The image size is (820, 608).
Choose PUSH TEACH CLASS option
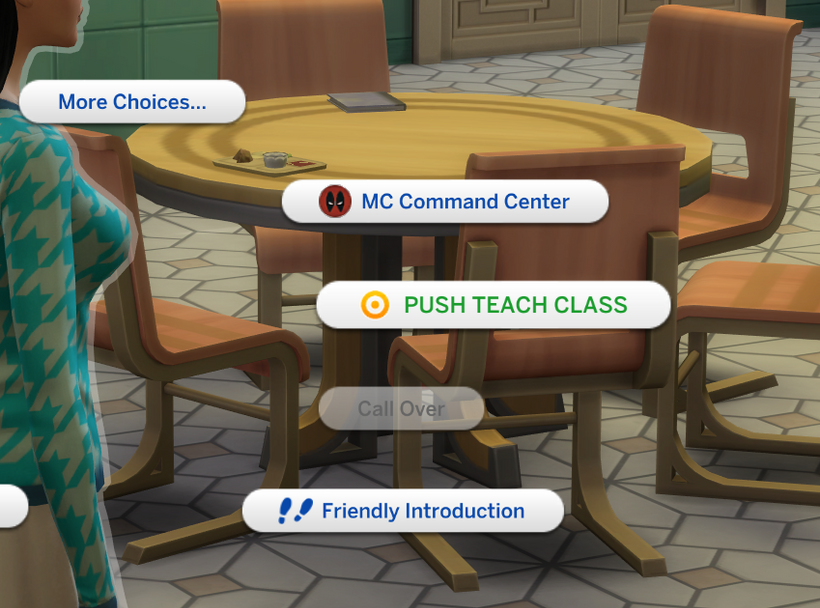pos(493,305)
